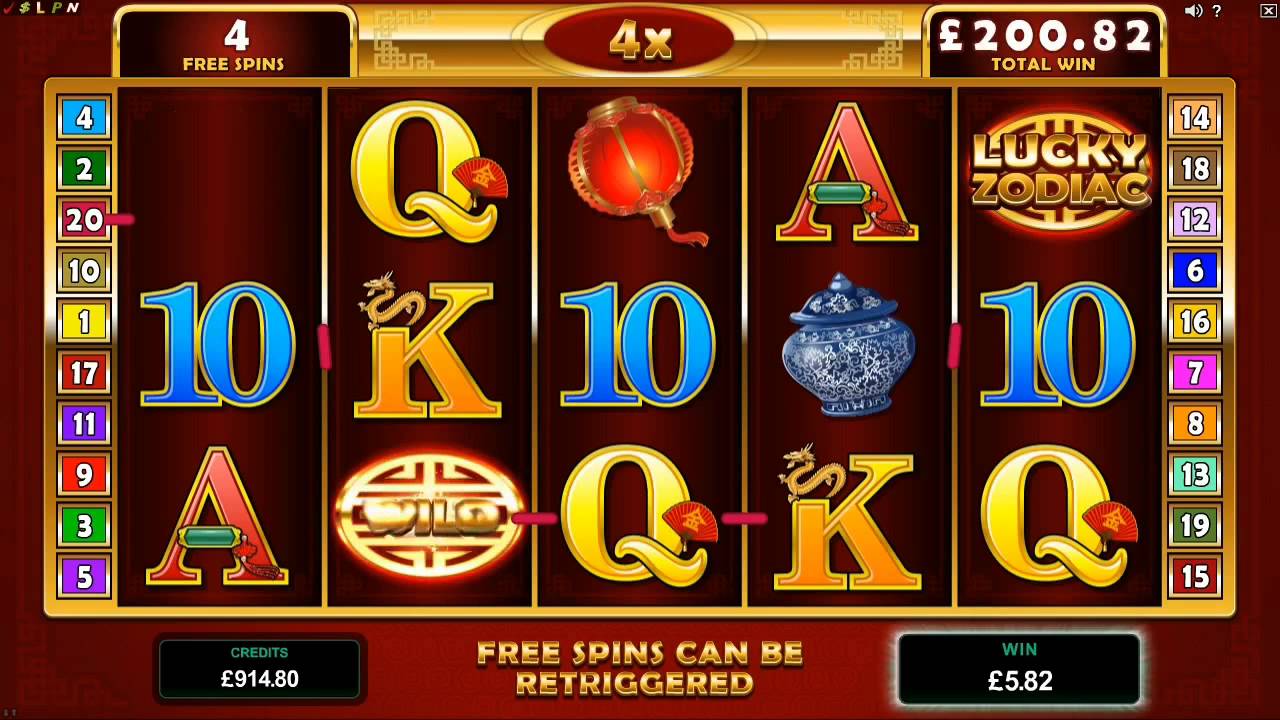Click the green dollar sign icon
Image resolution: width=1280 pixels, height=720 pixels.
(x=25, y=8)
